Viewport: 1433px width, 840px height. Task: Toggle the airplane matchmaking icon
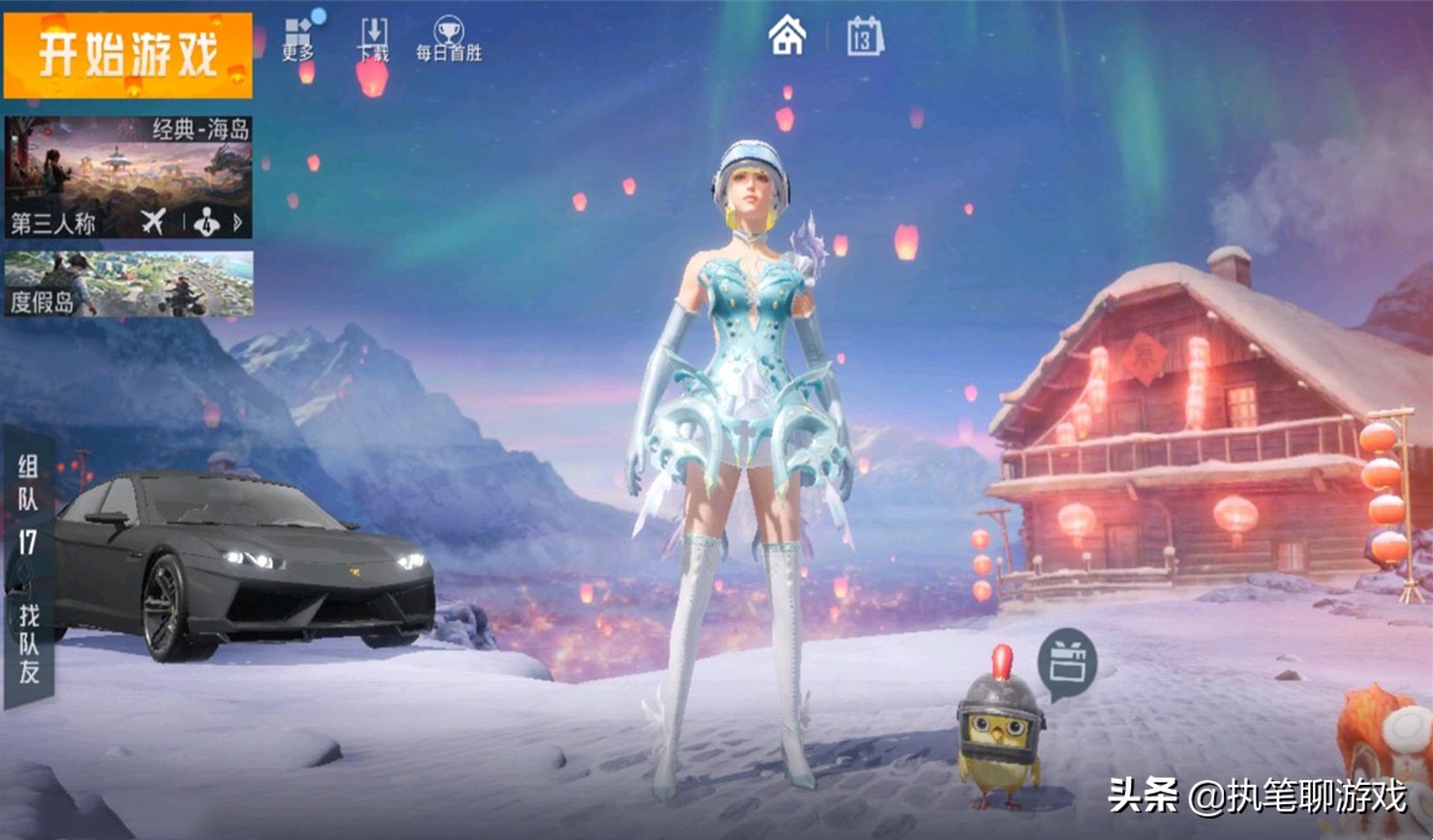click(x=153, y=223)
